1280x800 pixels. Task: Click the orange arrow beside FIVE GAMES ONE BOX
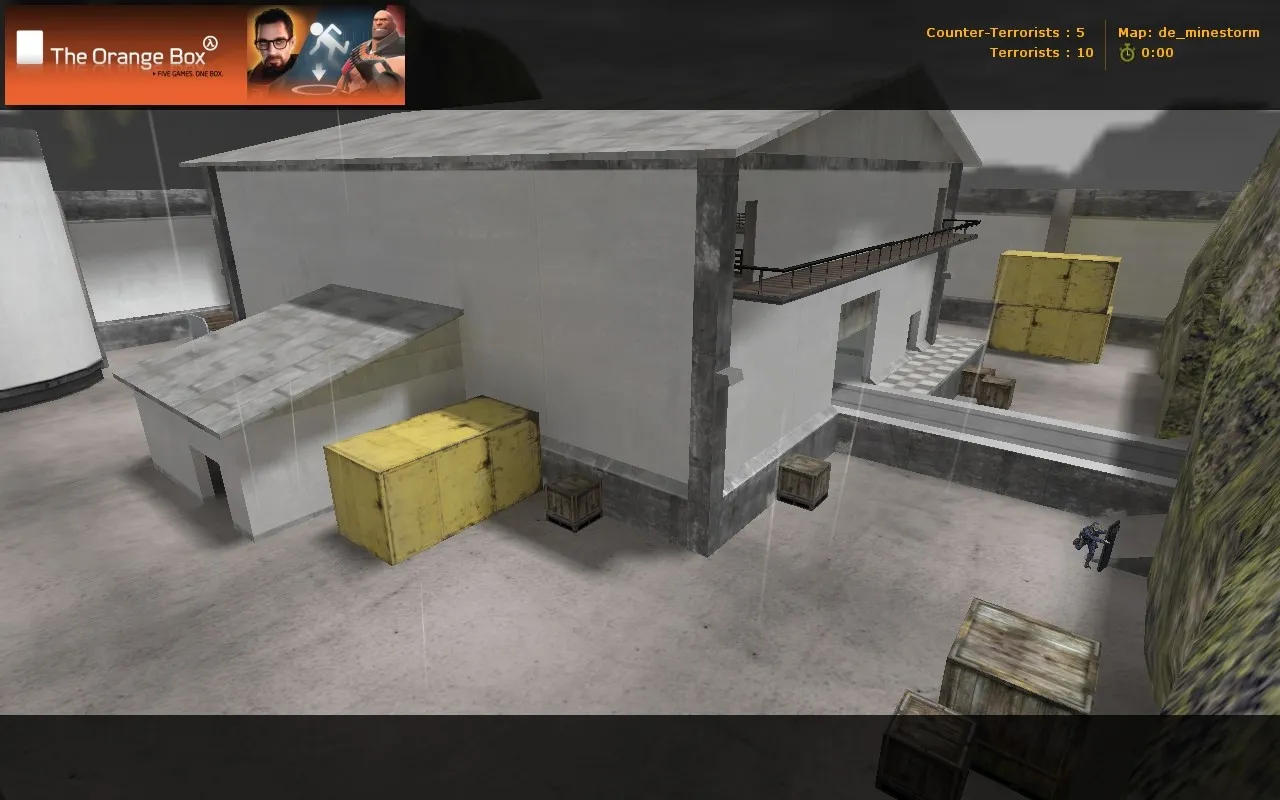tap(154, 71)
